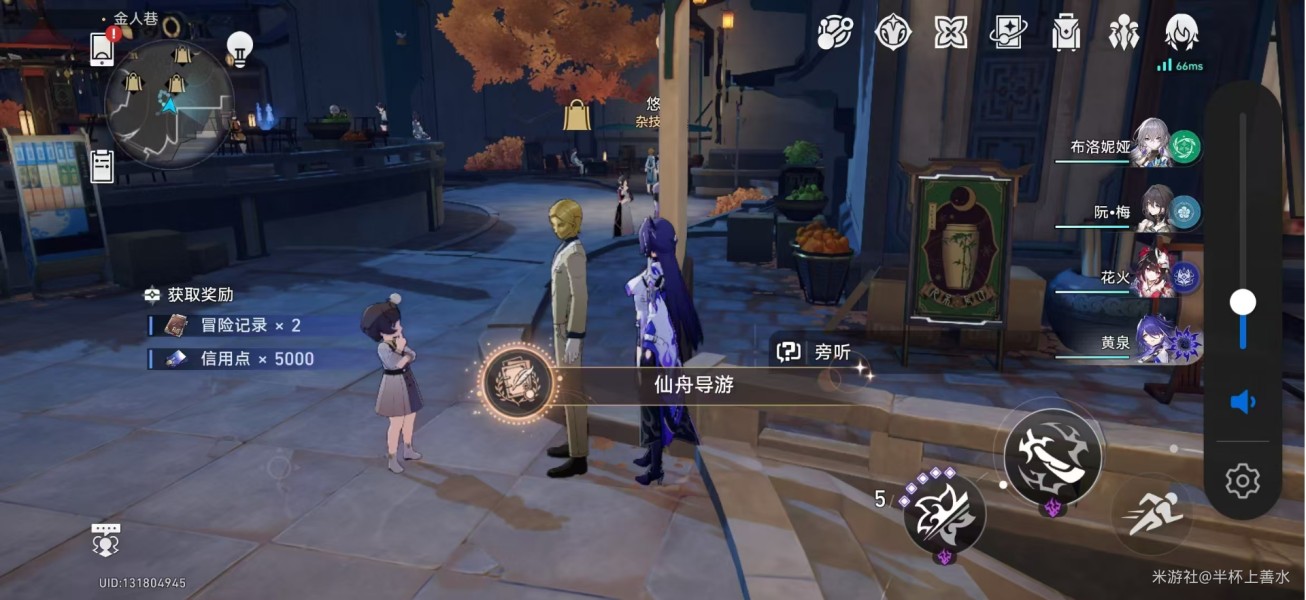Viewport: 1306px width, 600px height.
Task: Open the team lineup icon in top bar
Action: (1124, 33)
